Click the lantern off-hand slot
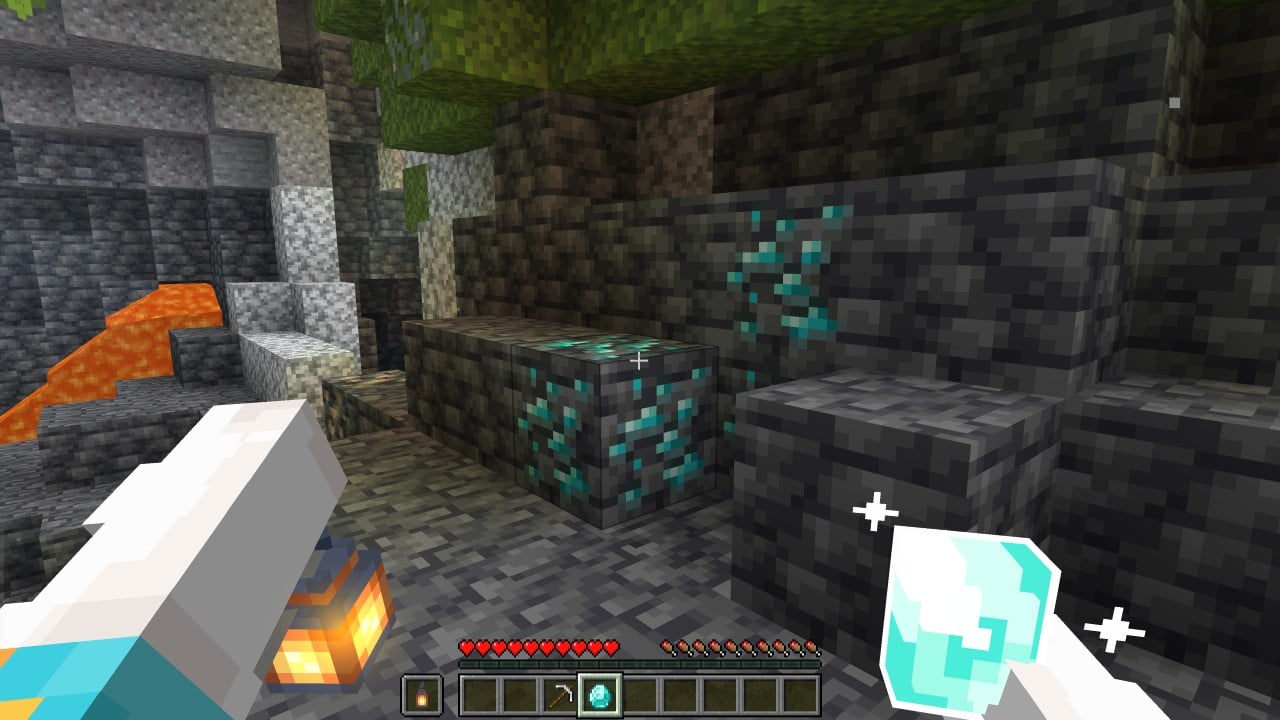The height and width of the screenshot is (720, 1280). click(421, 695)
